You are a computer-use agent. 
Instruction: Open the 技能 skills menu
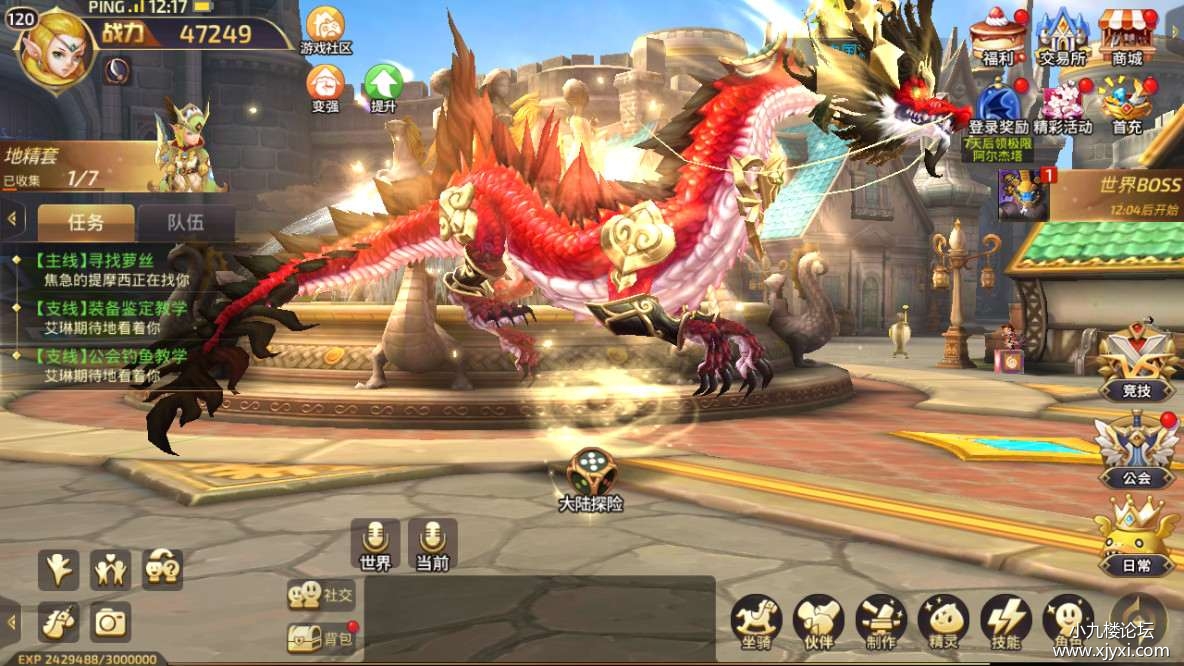1005,622
